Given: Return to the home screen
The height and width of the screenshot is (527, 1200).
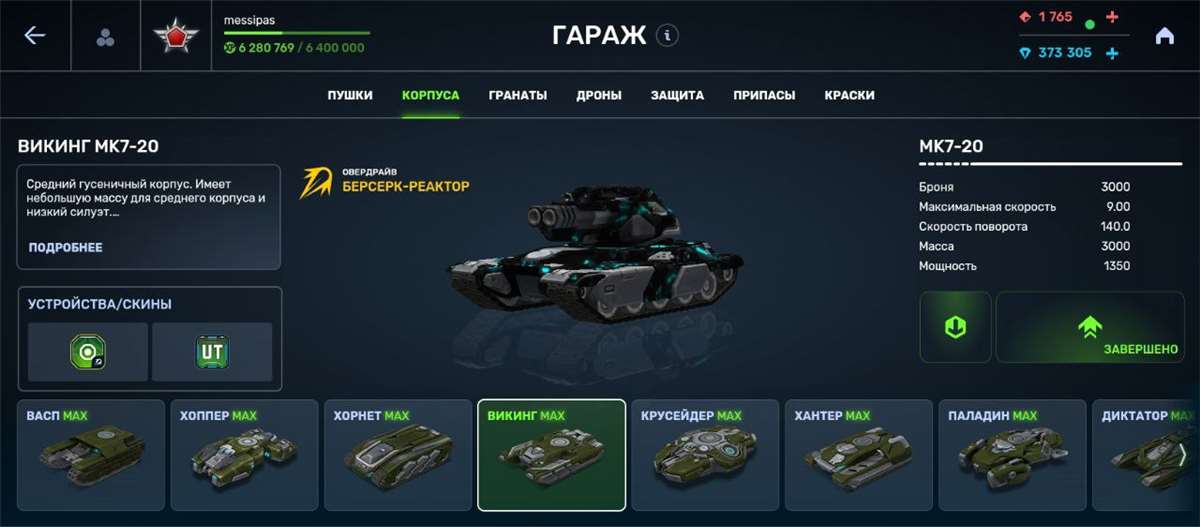Looking at the screenshot, I should tap(1164, 36).
